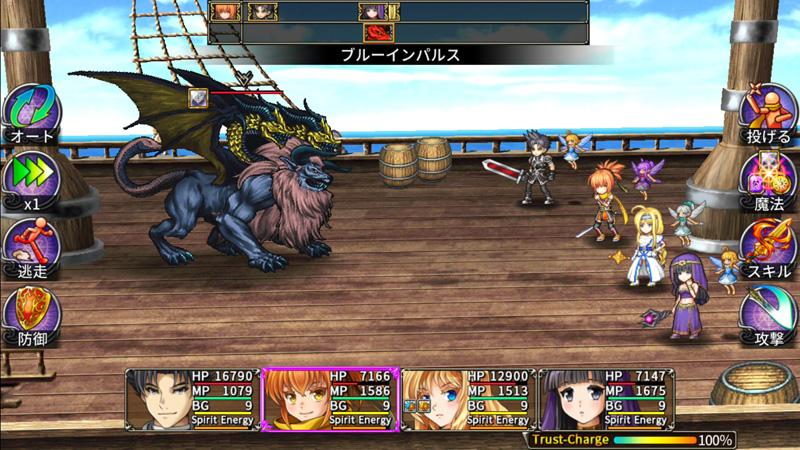Toggle the オート auto-battle button
The width and height of the screenshot is (800, 450).
(31, 113)
